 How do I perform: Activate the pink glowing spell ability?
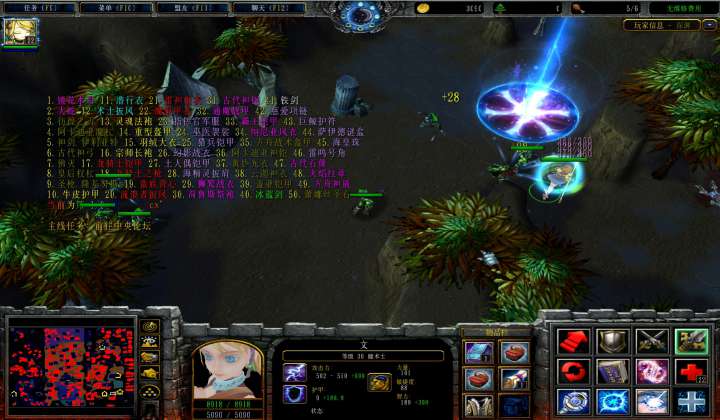651,372
